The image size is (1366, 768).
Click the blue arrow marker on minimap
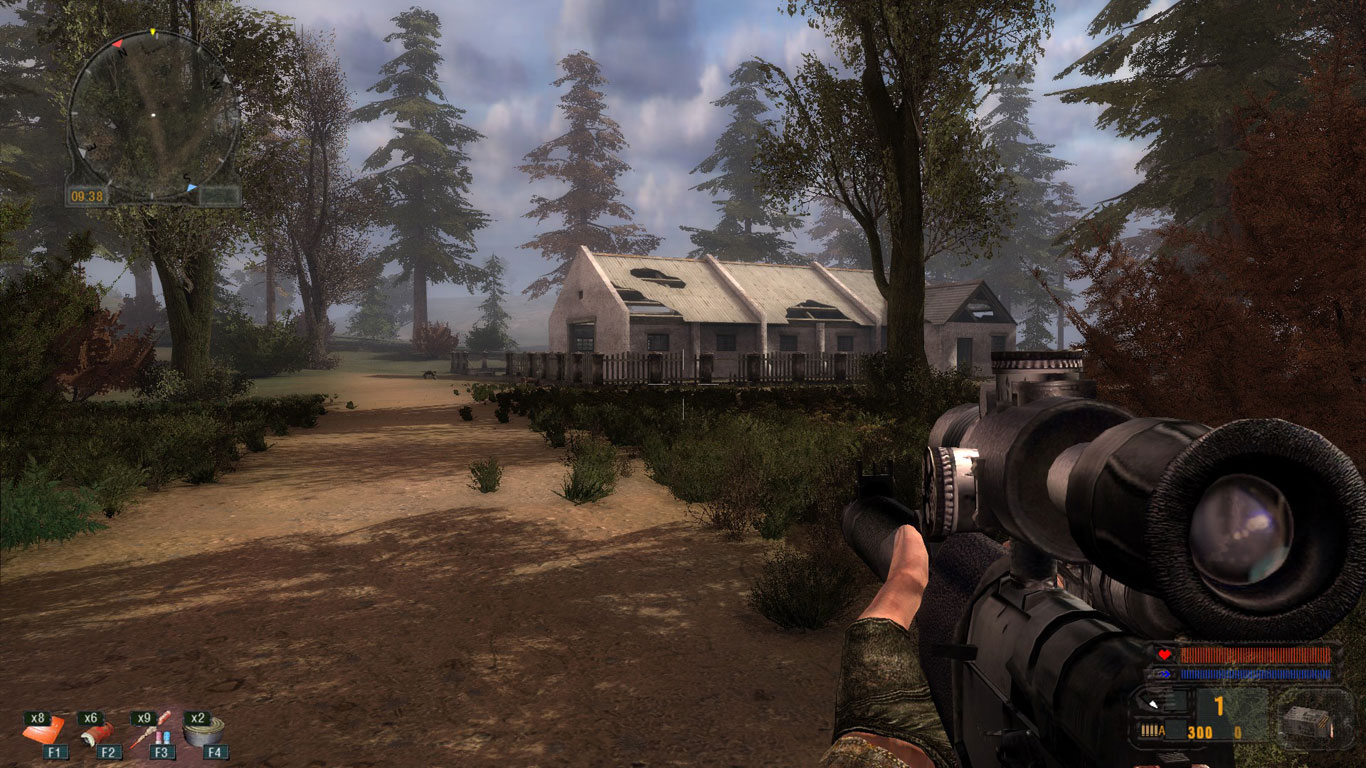pyautogui.click(x=191, y=187)
